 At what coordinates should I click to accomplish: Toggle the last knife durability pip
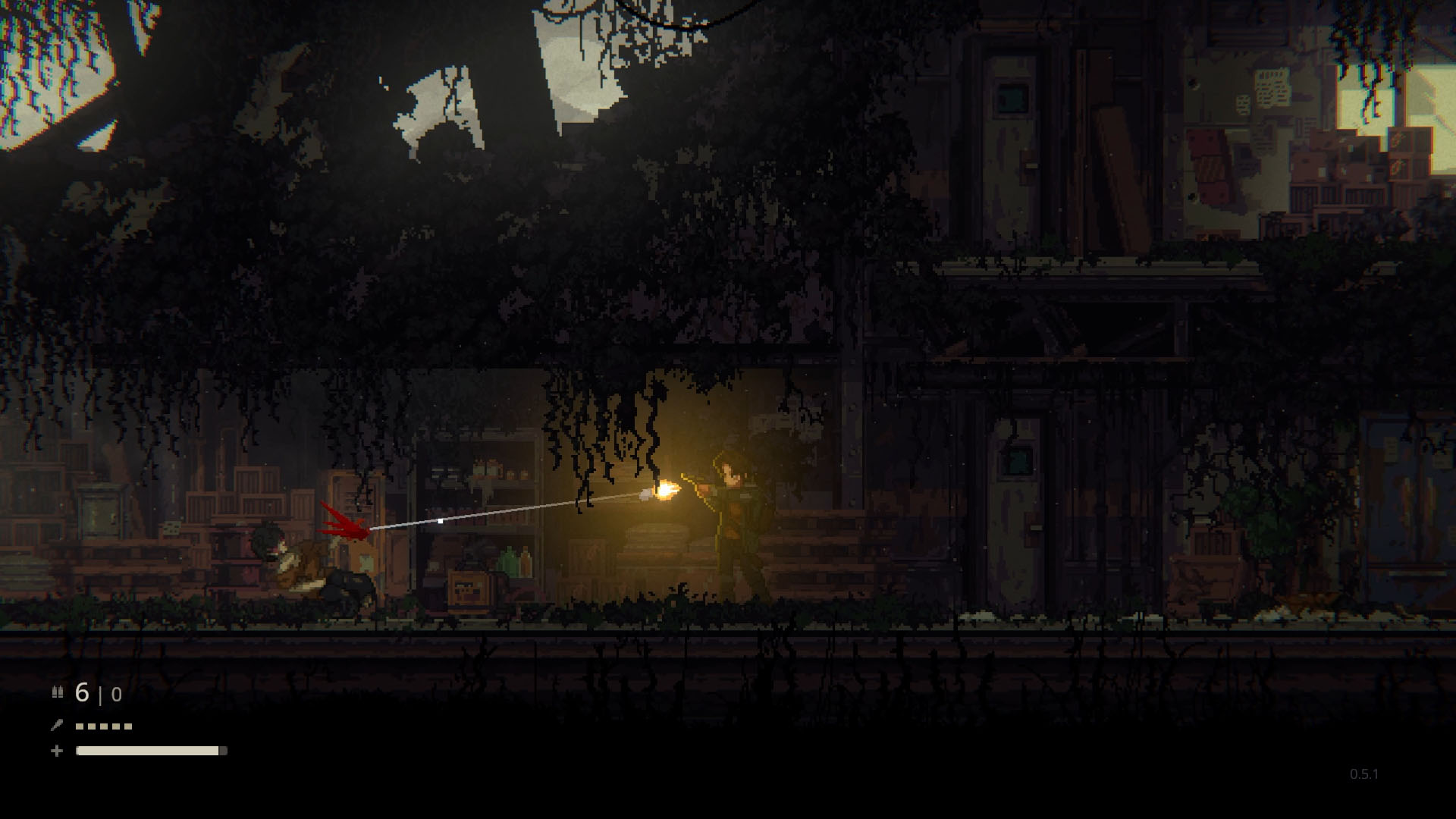[127, 726]
